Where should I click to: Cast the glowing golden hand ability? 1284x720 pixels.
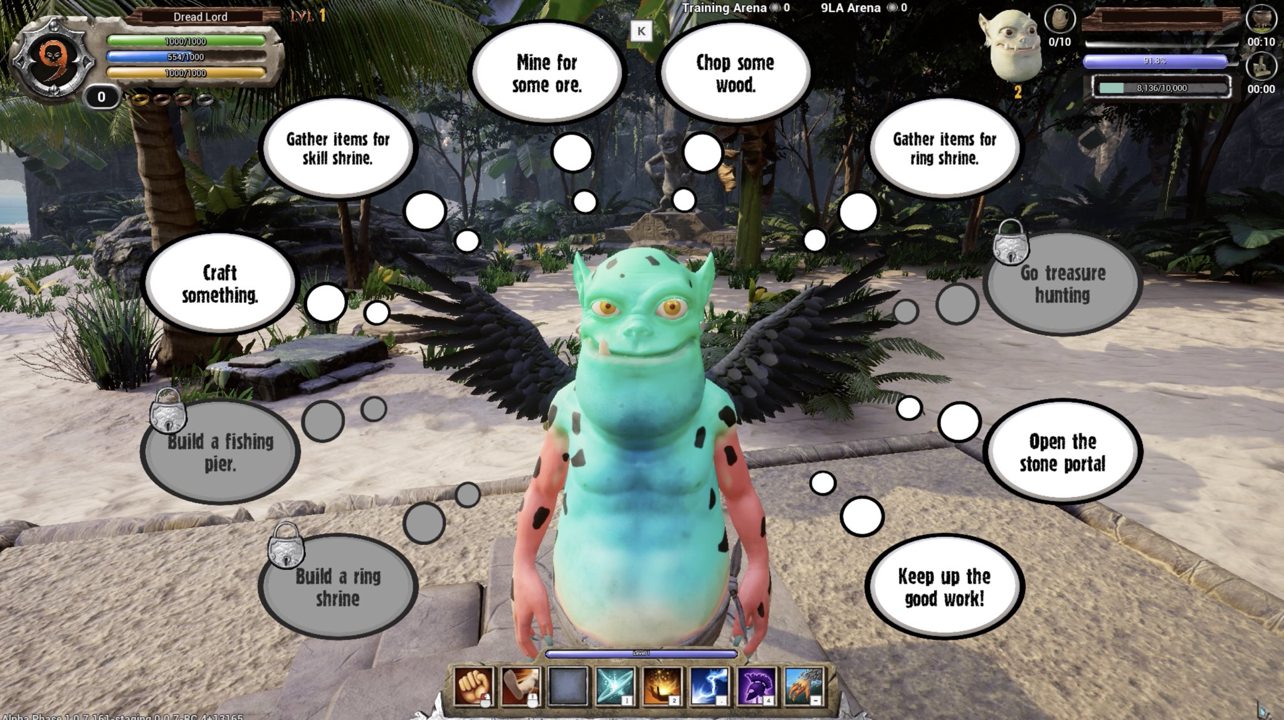(661, 686)
